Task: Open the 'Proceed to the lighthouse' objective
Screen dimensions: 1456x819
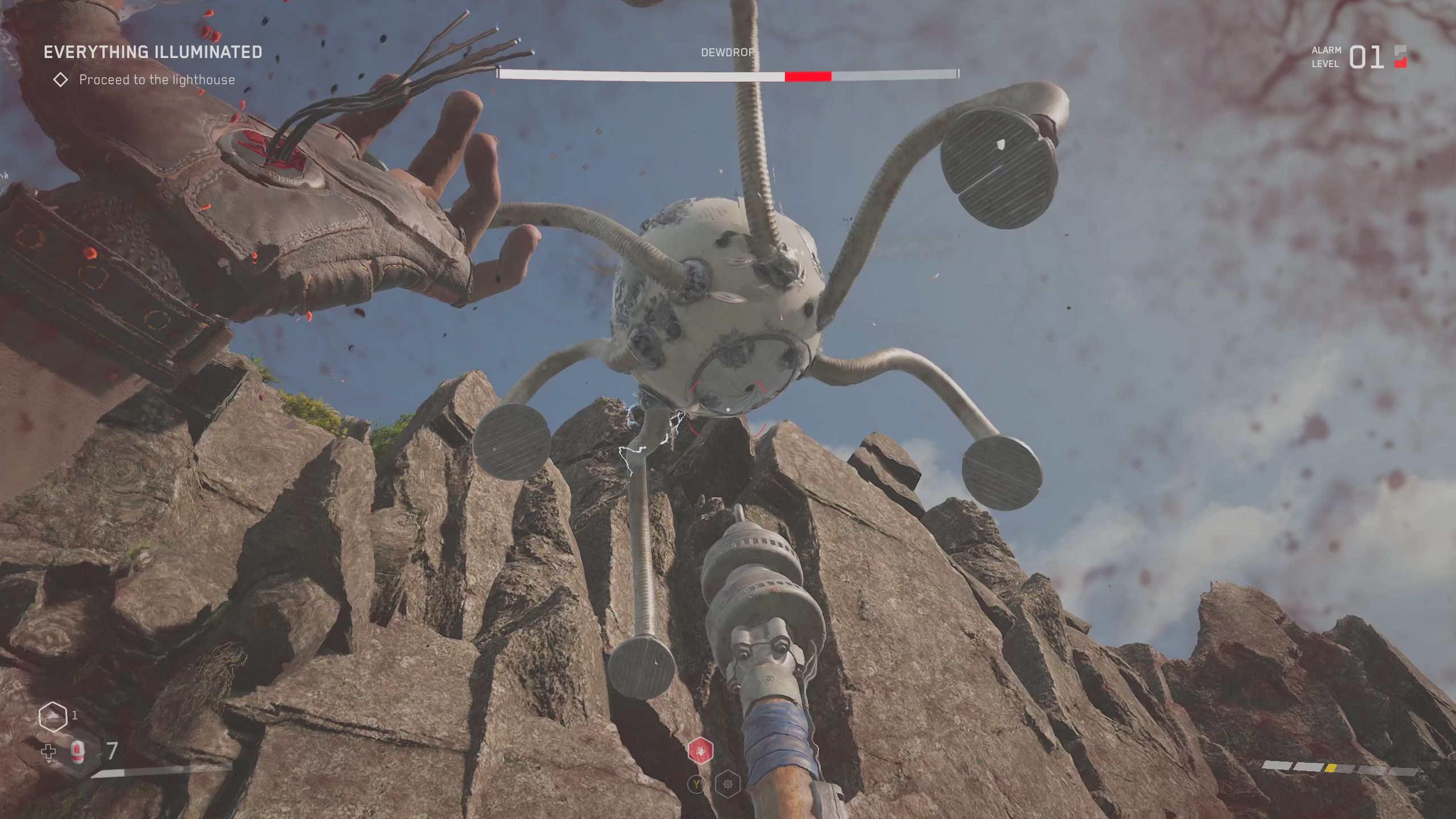Action: [157, 80]
